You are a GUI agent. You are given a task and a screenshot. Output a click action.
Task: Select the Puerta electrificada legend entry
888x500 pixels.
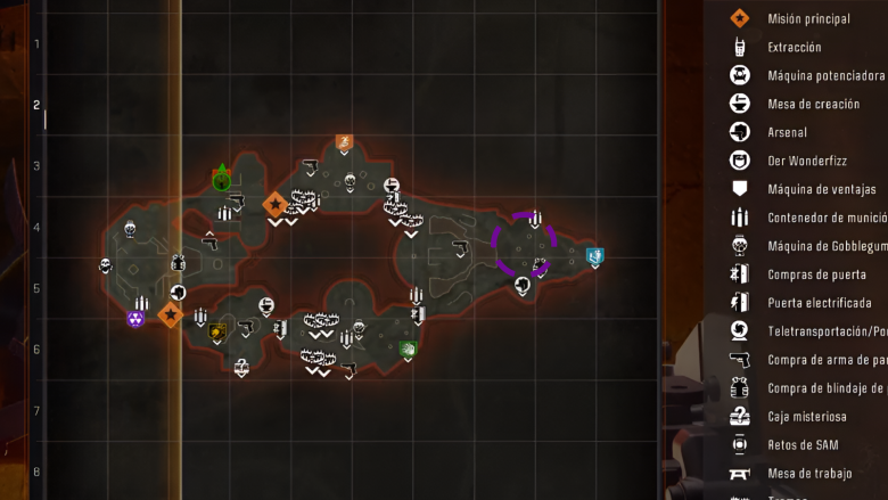pos(820,303)
